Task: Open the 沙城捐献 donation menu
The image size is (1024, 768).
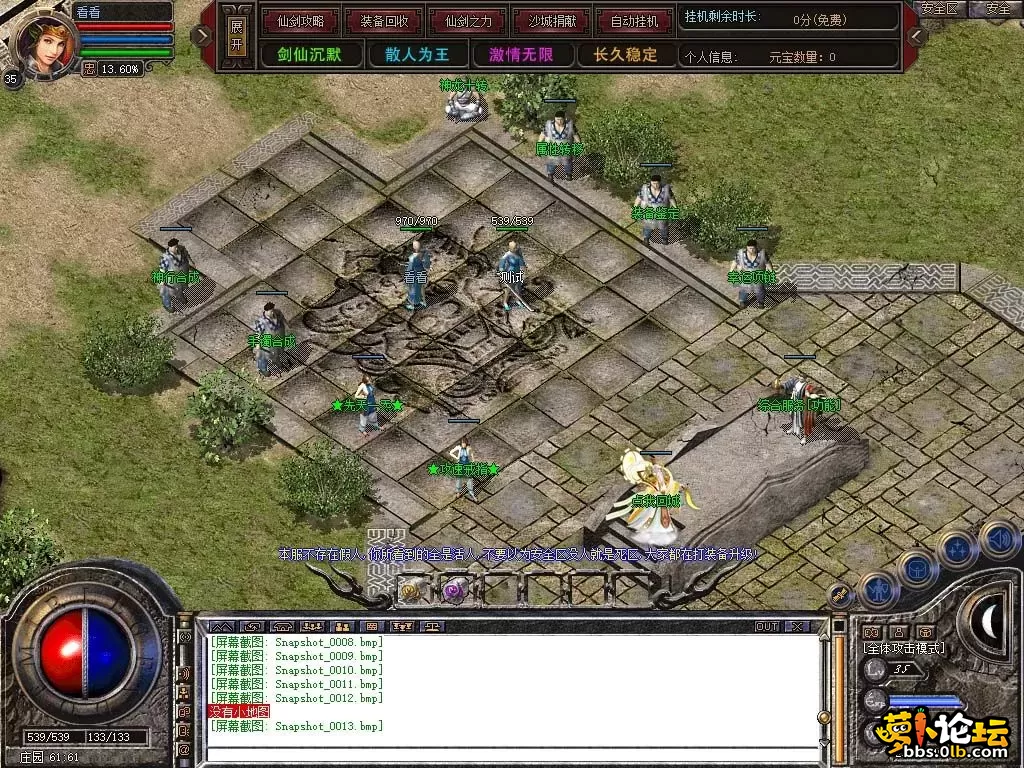Action: point(550,20)
